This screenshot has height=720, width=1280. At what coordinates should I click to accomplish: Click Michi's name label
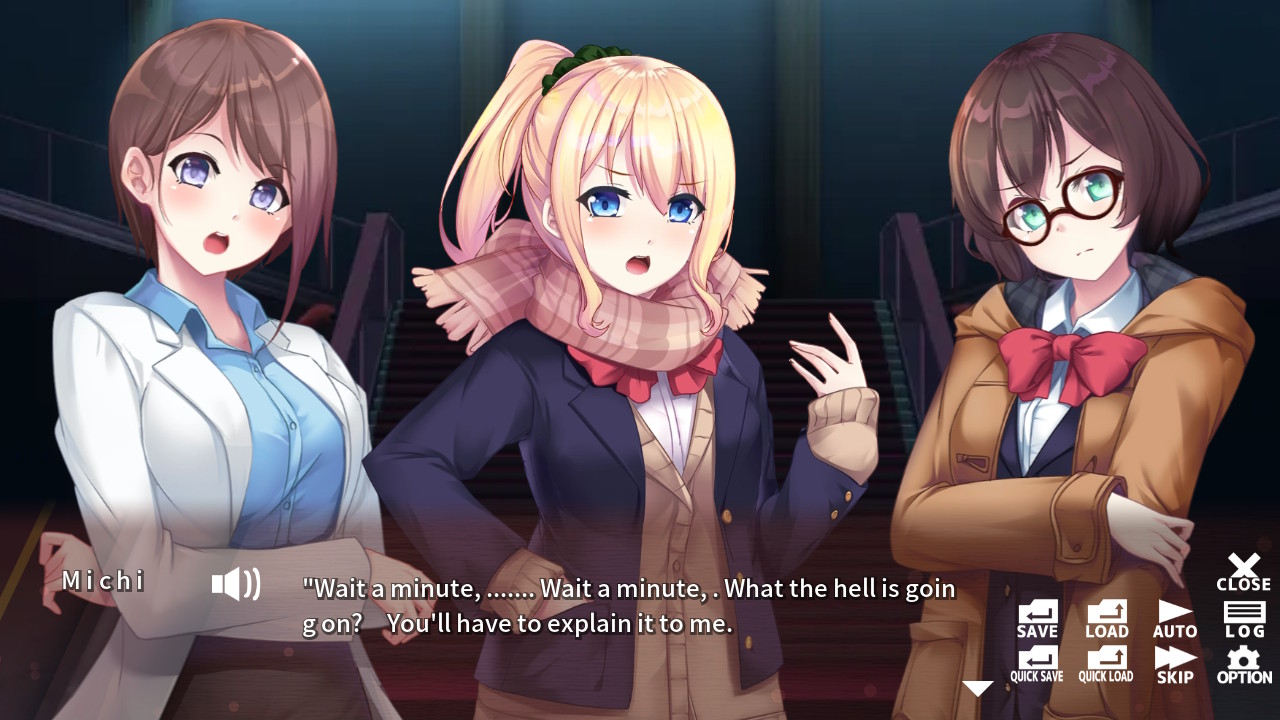[x=105, y=581]
